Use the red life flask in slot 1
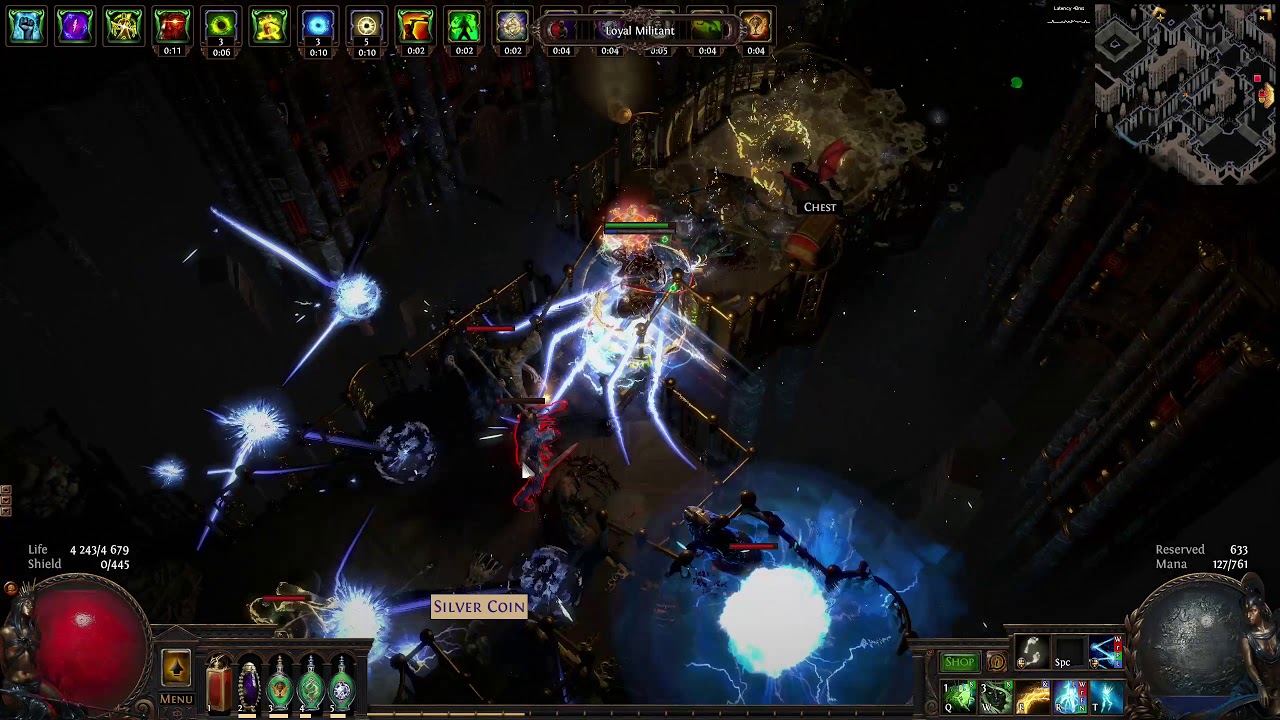1280x720 pixels. (x=218, y=685)
